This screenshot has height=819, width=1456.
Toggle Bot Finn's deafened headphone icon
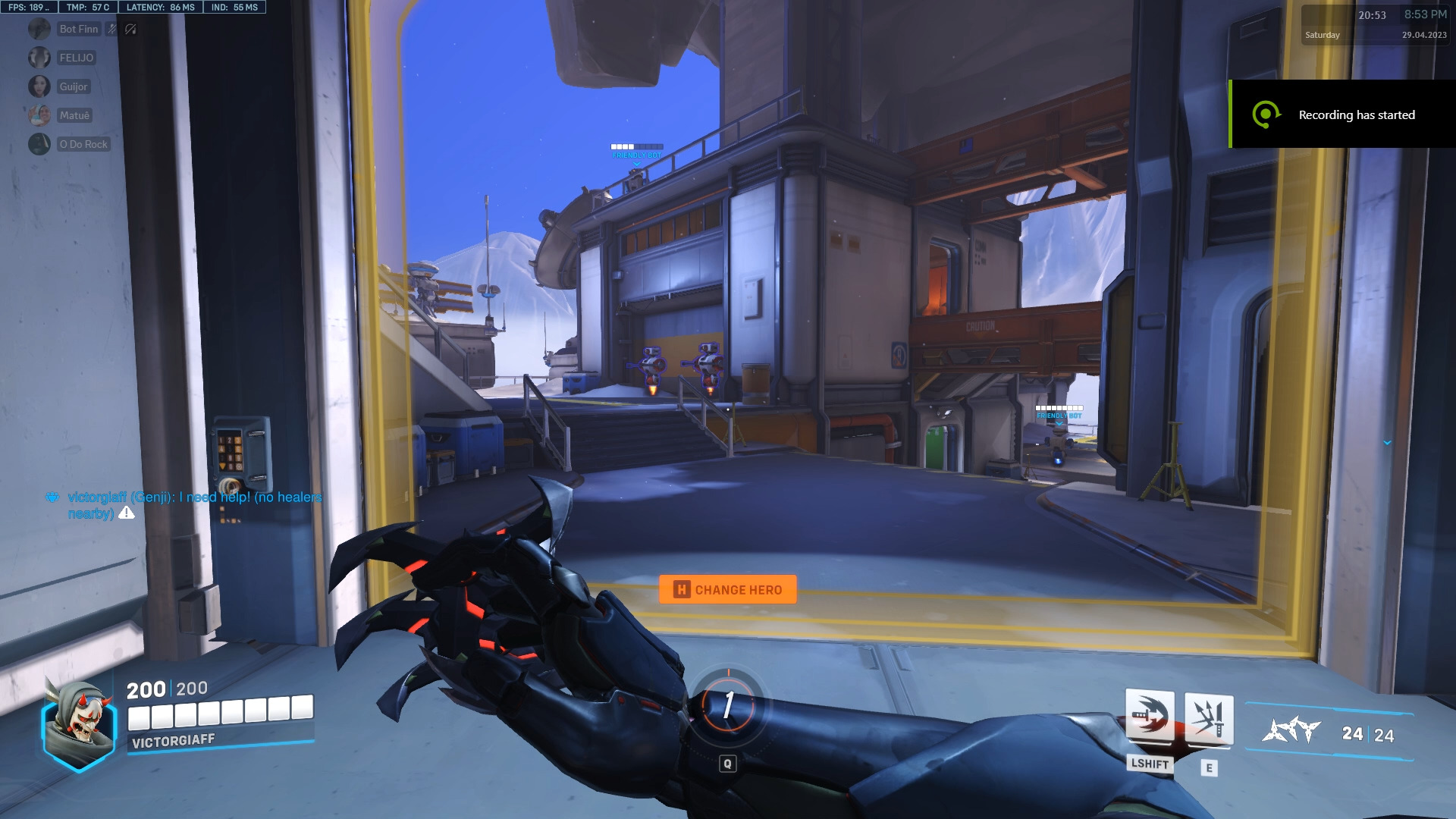130,29
